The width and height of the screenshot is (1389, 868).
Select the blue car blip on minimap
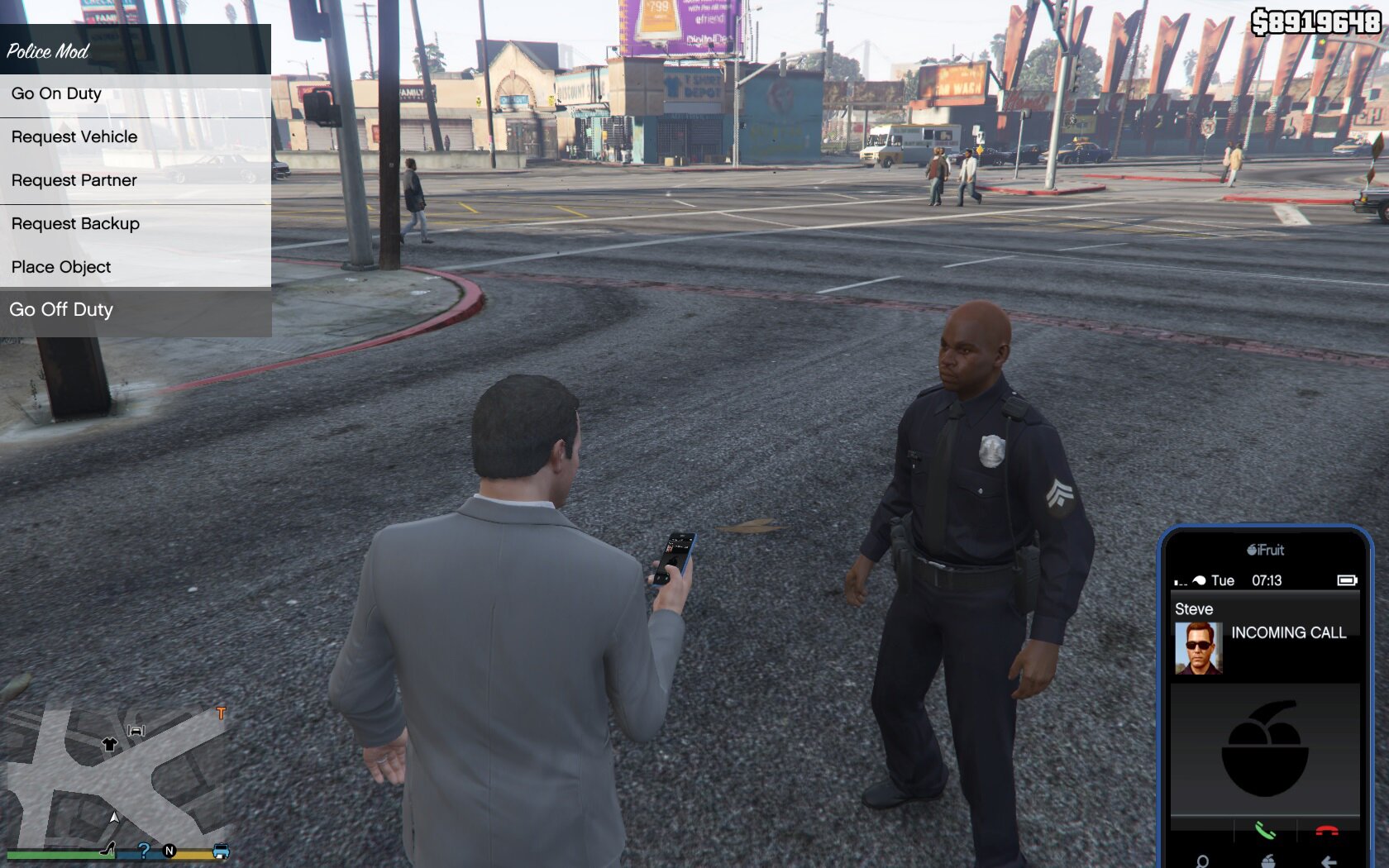point(221,851)
